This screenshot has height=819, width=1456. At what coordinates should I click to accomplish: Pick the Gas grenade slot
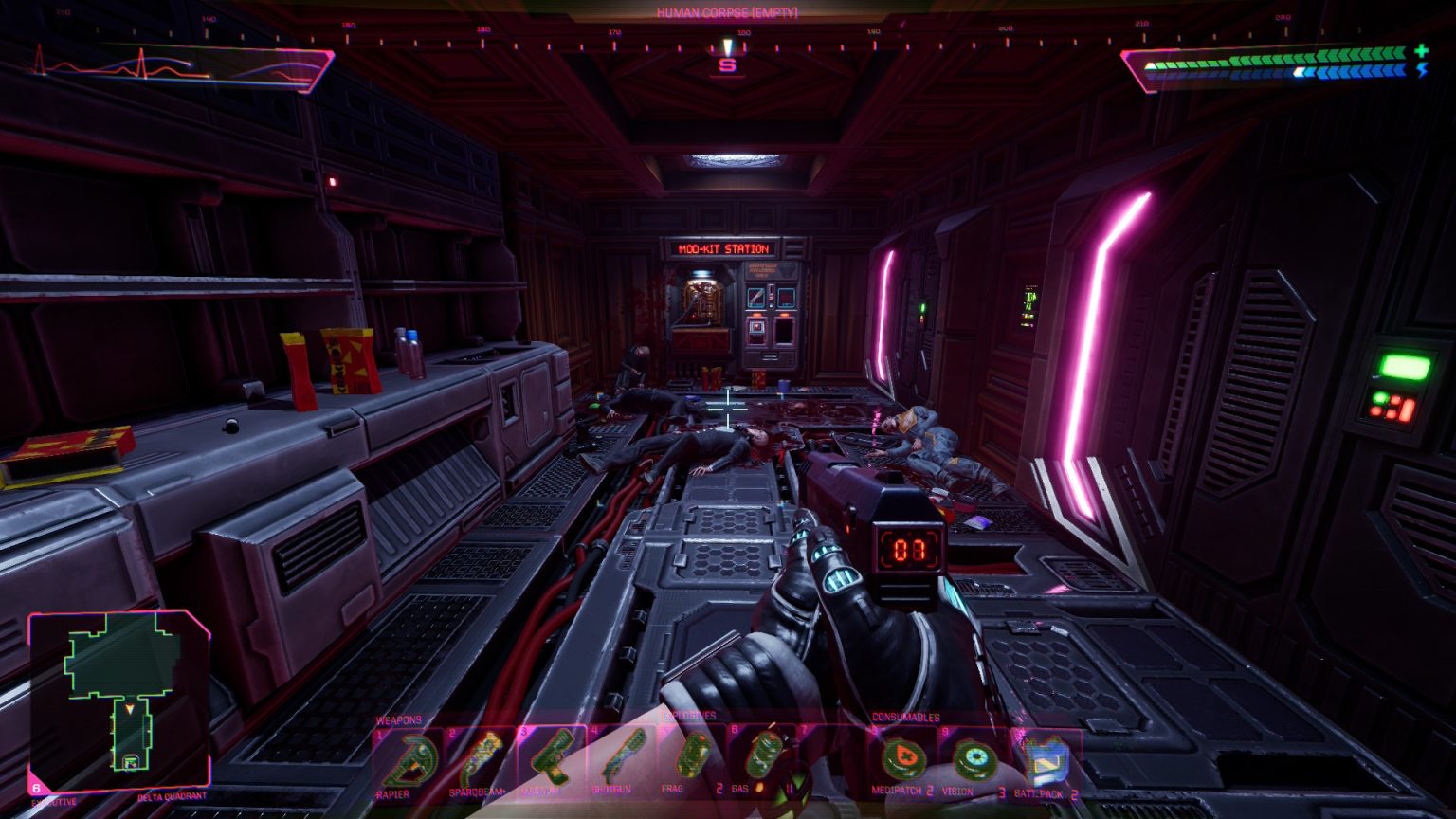(x=763, y=758)
